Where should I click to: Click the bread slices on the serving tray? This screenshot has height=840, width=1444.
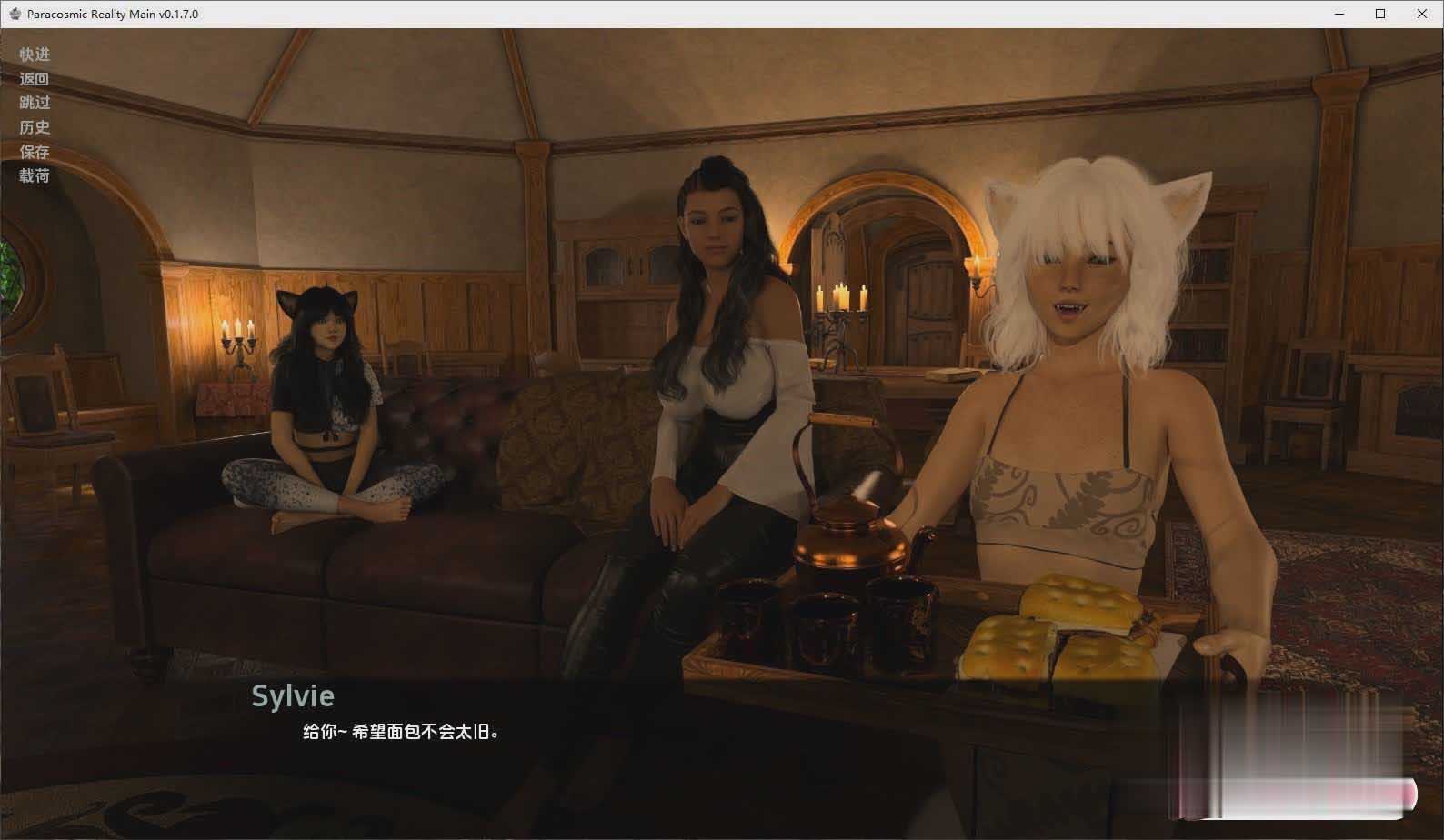(1055, 627)
